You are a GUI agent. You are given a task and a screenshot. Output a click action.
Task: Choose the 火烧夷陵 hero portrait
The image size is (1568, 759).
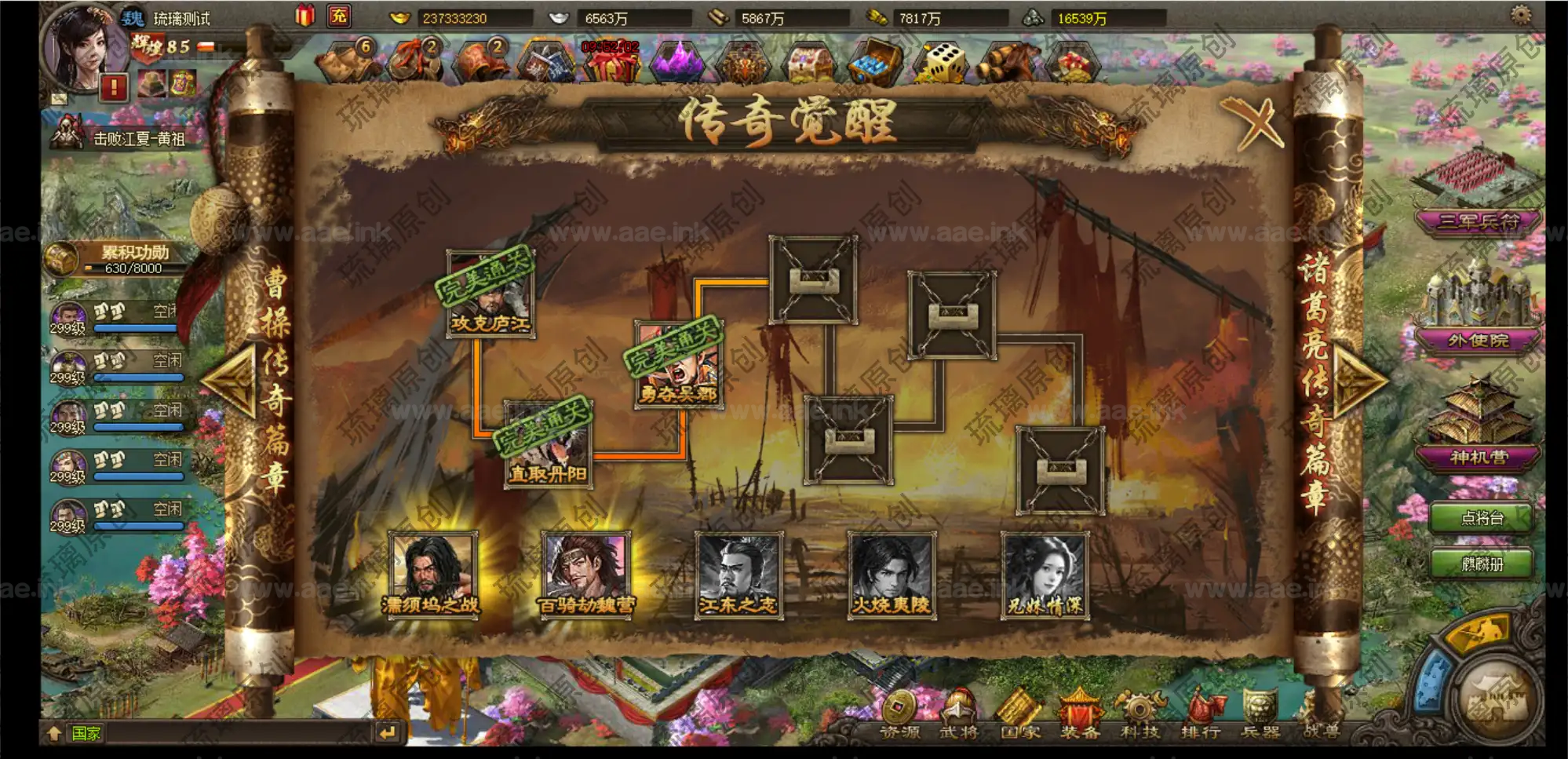[892, 575]
